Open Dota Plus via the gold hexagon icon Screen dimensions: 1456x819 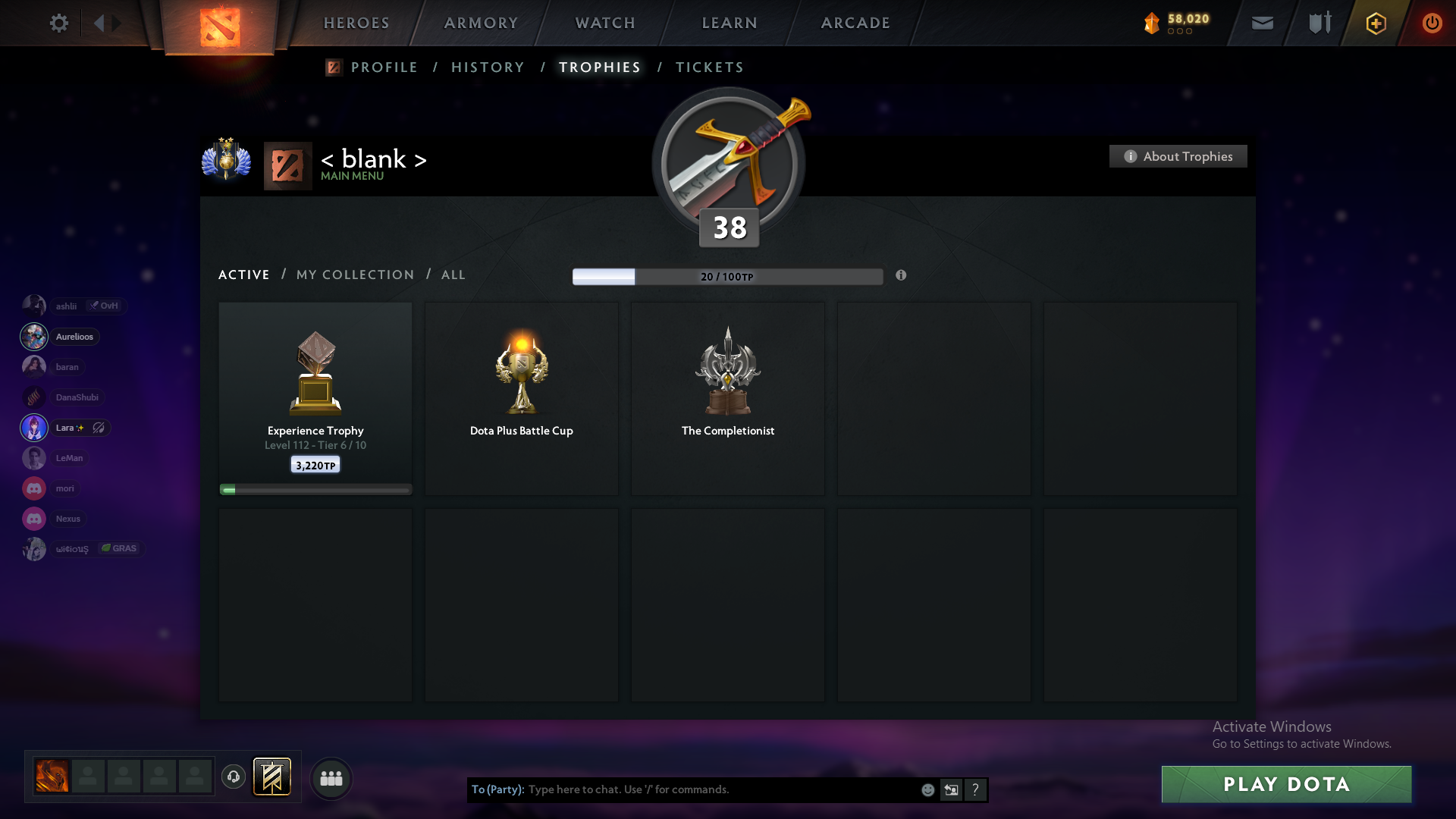coord(1376,23)
